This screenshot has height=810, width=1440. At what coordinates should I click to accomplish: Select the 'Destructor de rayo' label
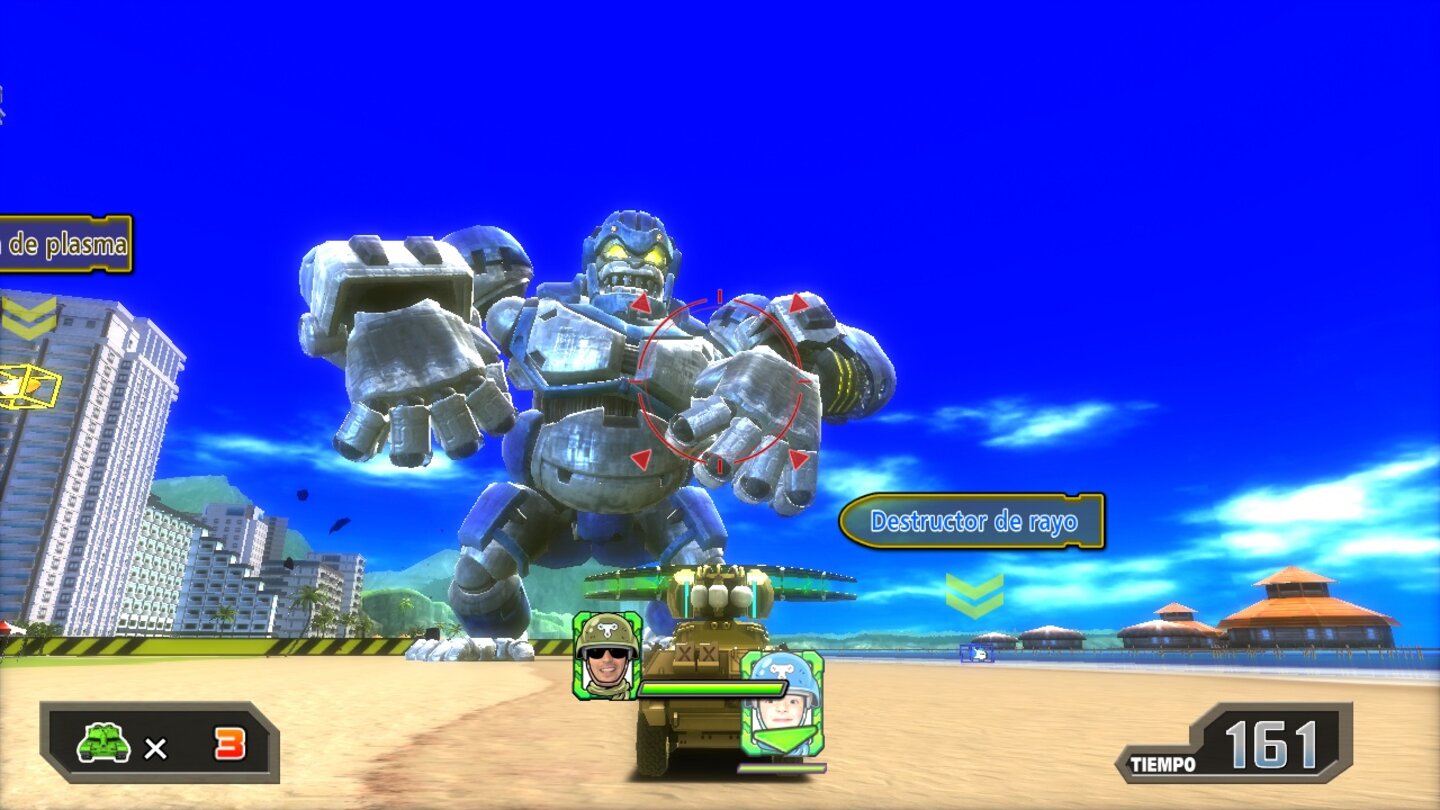coord(975,519)
